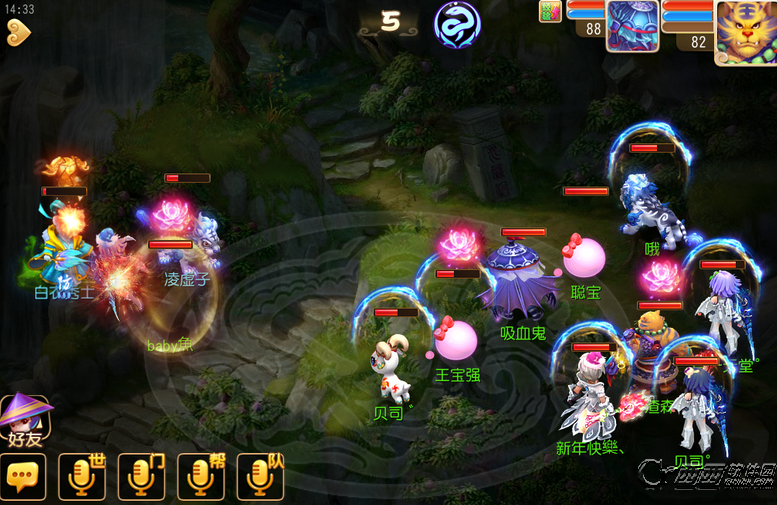Click the golden heart-shaped expand arrow
Viewport: 777px width, 505px height.
[x=17, y=32]
